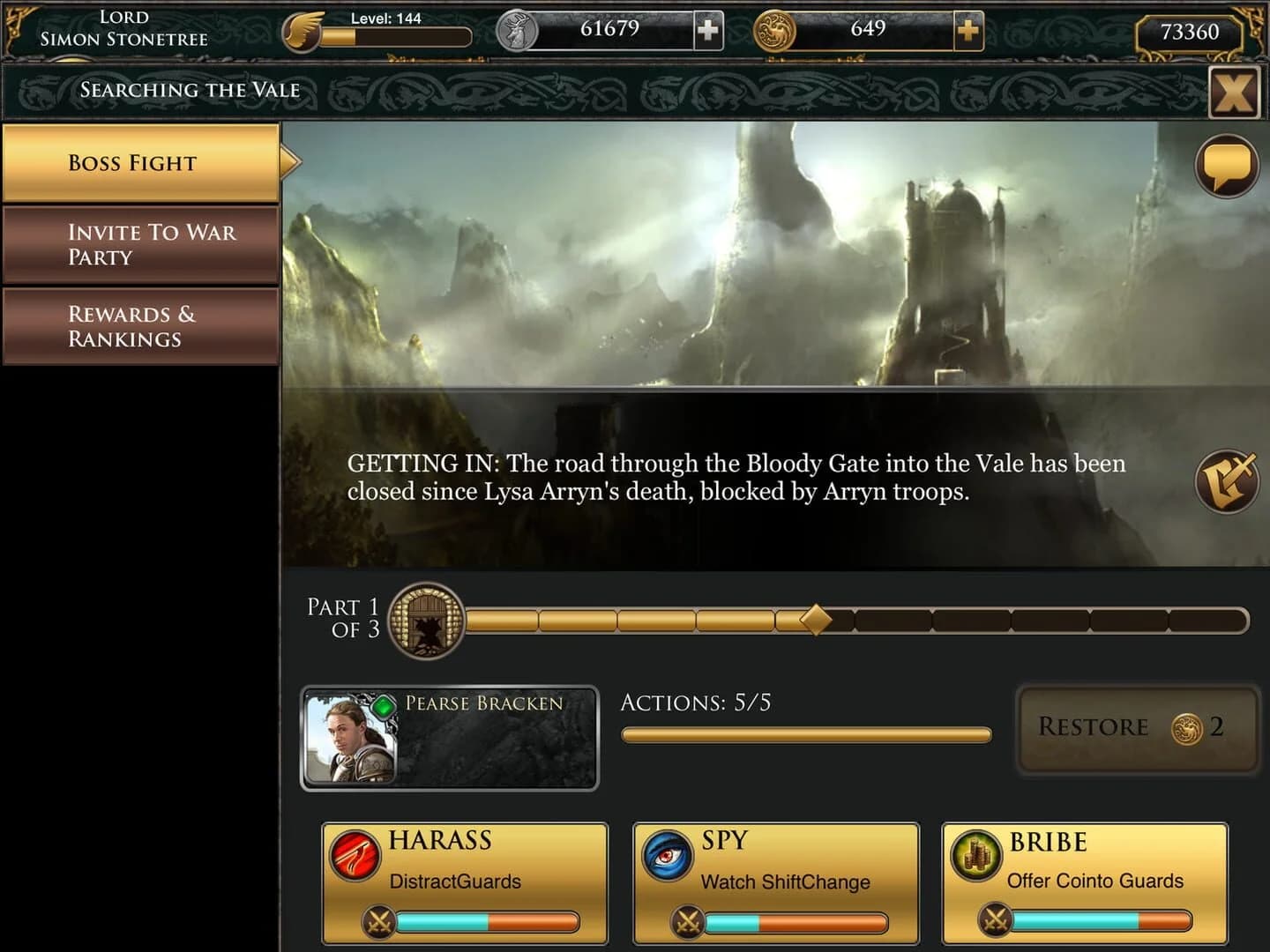Viewport: 1270px width, 952px height.
Task: Select the Harass crossed-axes icon
Action: tap(355, 853)
